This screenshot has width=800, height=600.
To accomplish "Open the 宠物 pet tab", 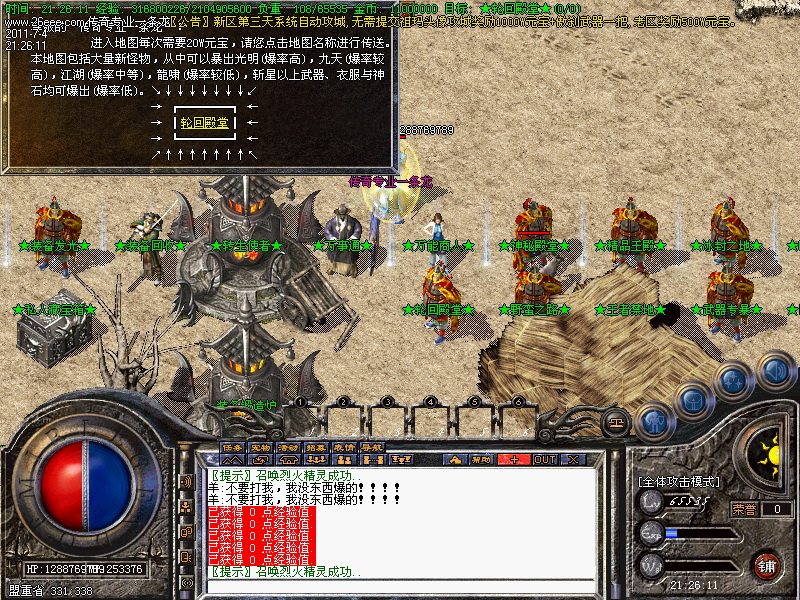I will (x=260, y=447).
